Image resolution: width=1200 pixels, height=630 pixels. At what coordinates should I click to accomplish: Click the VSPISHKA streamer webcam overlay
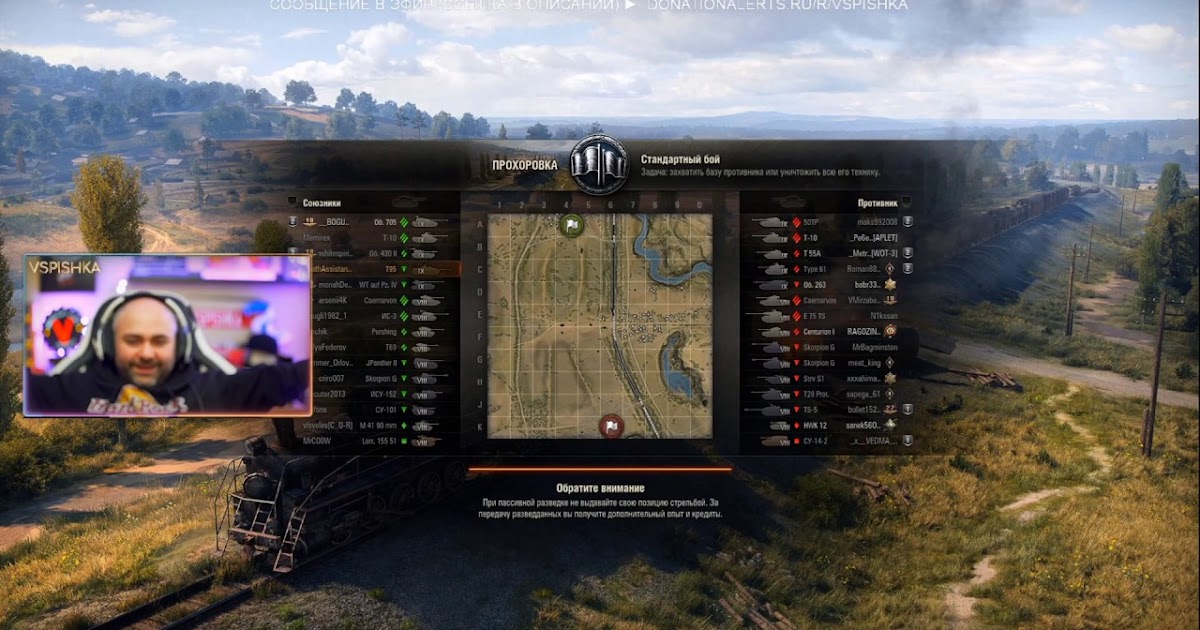pos(168,335)
